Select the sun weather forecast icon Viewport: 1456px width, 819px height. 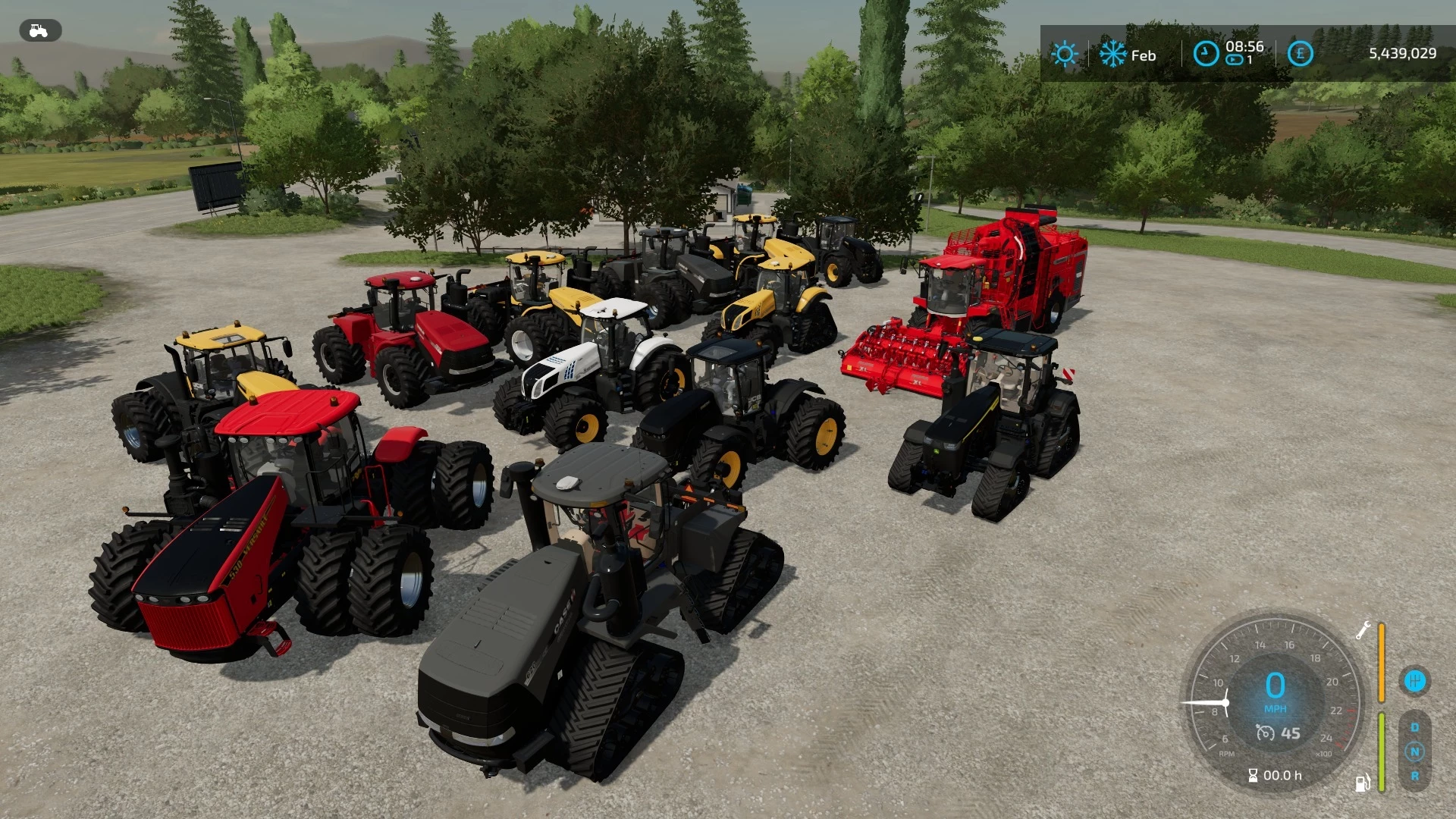(x=1065, y=54)
